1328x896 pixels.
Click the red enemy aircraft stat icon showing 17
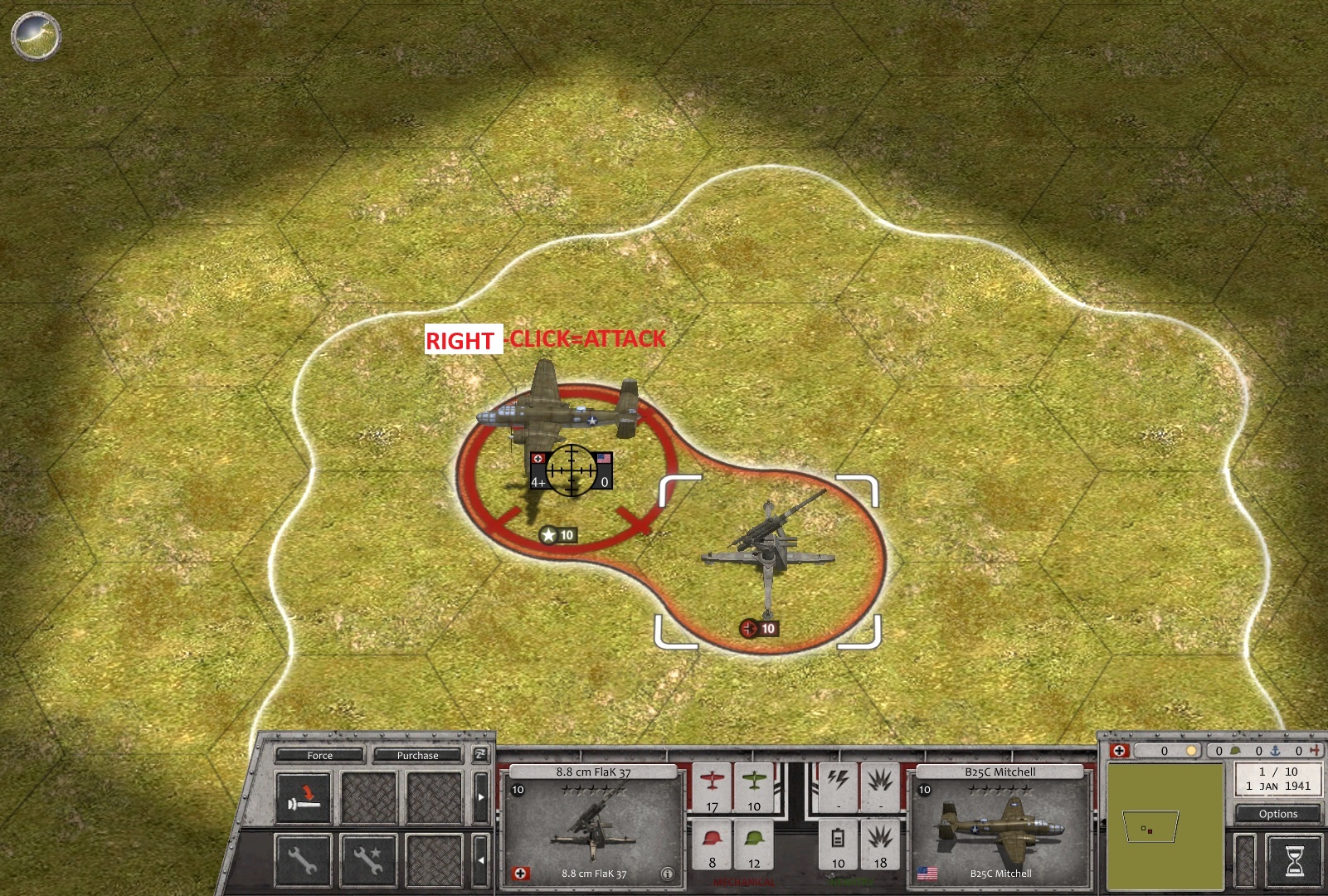tap(711, 792)
